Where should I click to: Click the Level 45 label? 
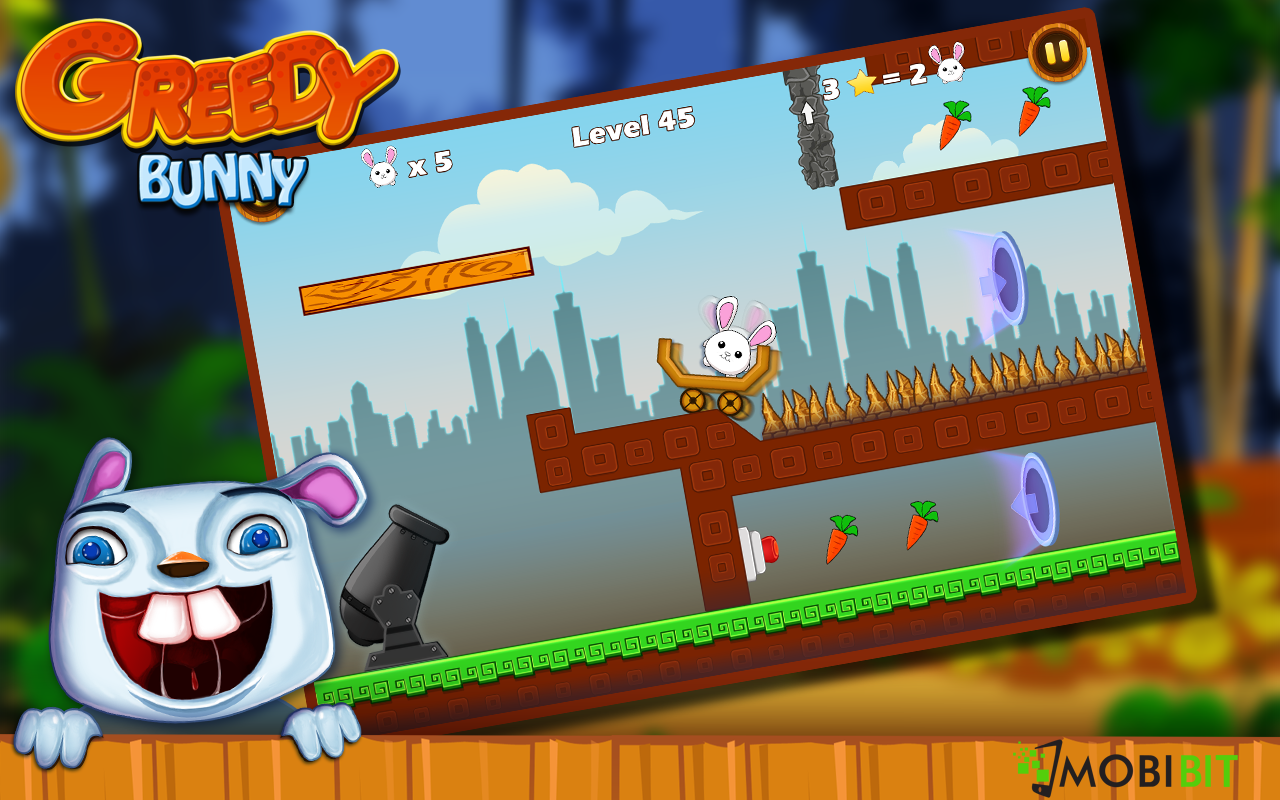632,129
